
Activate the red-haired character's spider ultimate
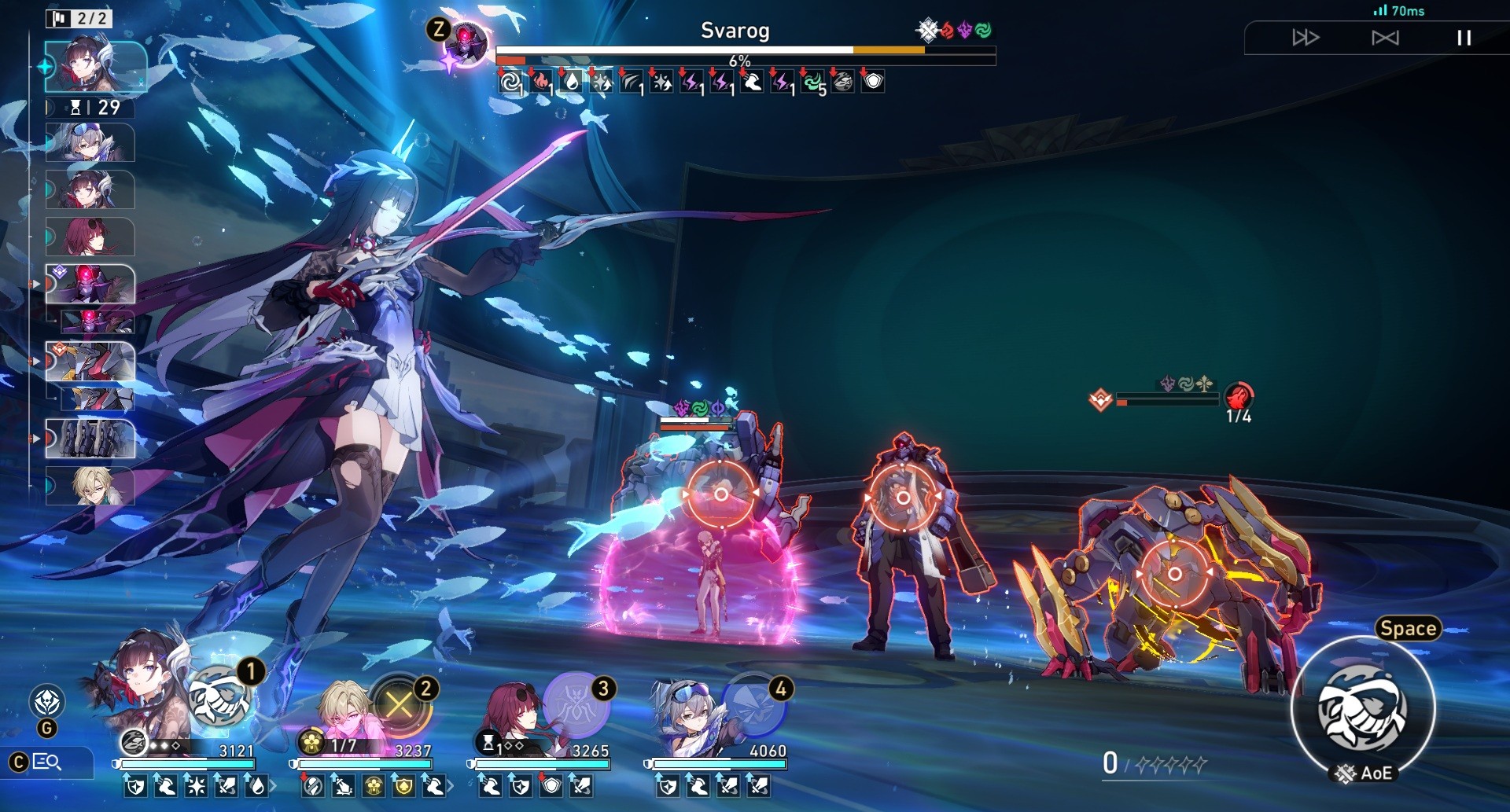tap(577, 702)
